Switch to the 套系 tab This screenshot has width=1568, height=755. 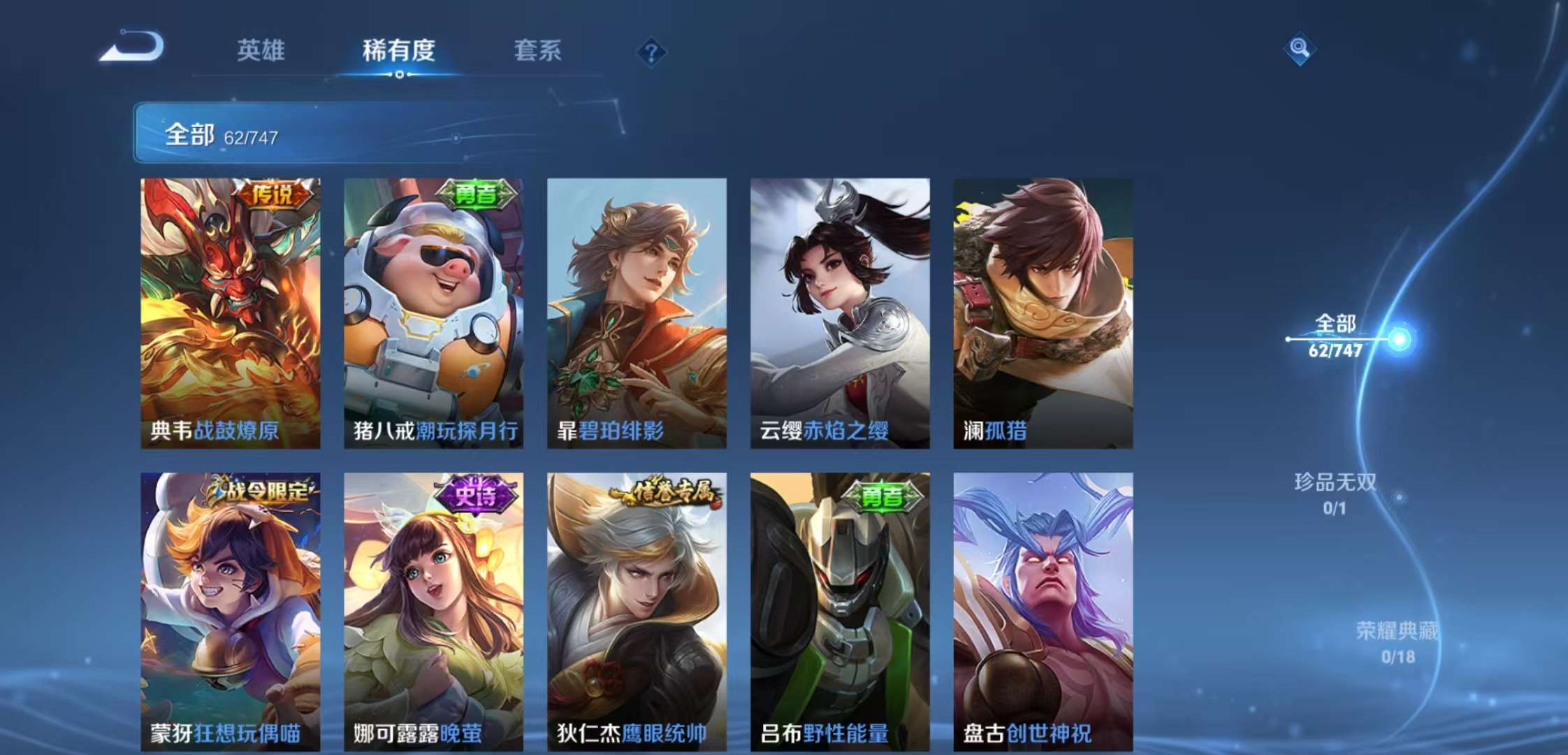(x=538, y=51)
